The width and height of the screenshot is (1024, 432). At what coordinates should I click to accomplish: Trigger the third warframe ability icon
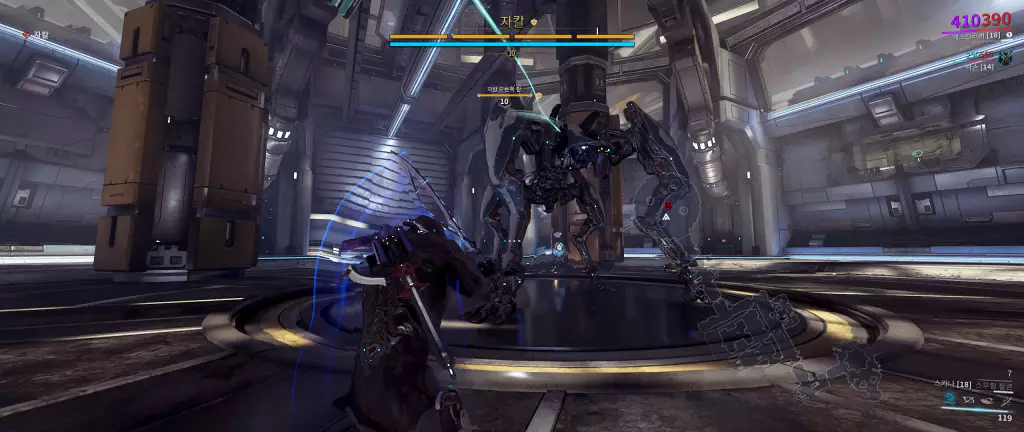click(x=985, y=398)
